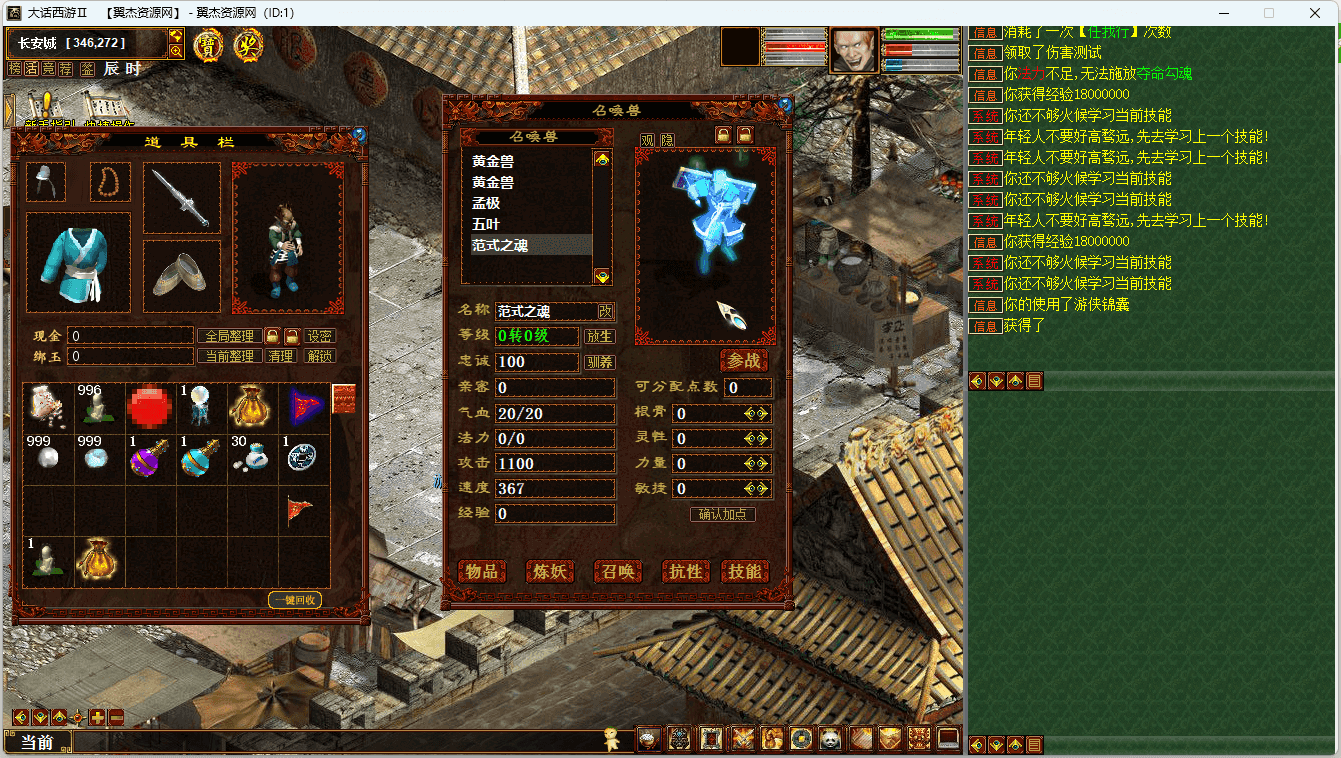
Task: Select 孟极 in the summon list
Action: coord(486,203)
